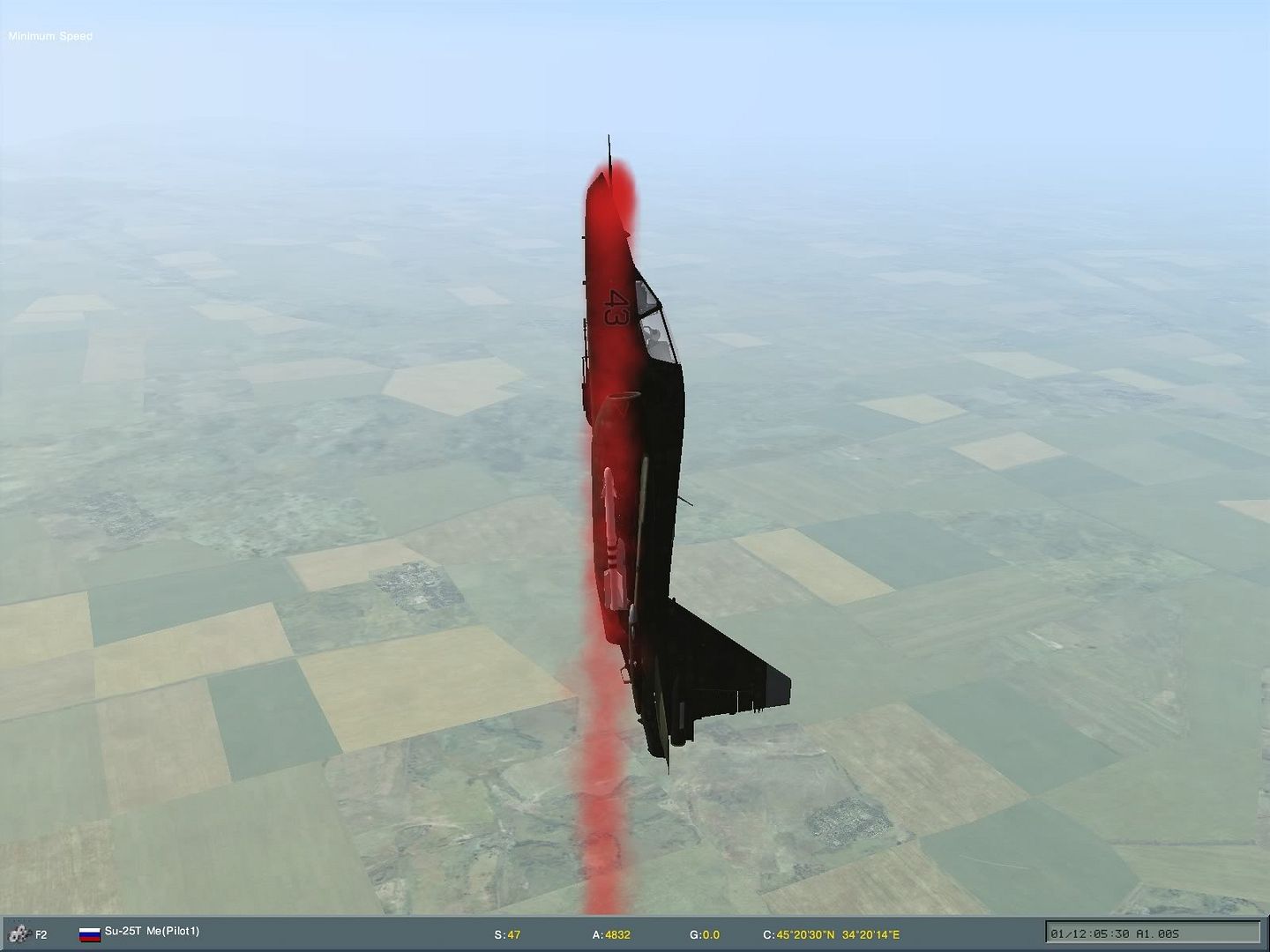Viewport: 1270px width, 952px height.
Task: Click the missile under the wing
Action: click(x=616, y=529)
